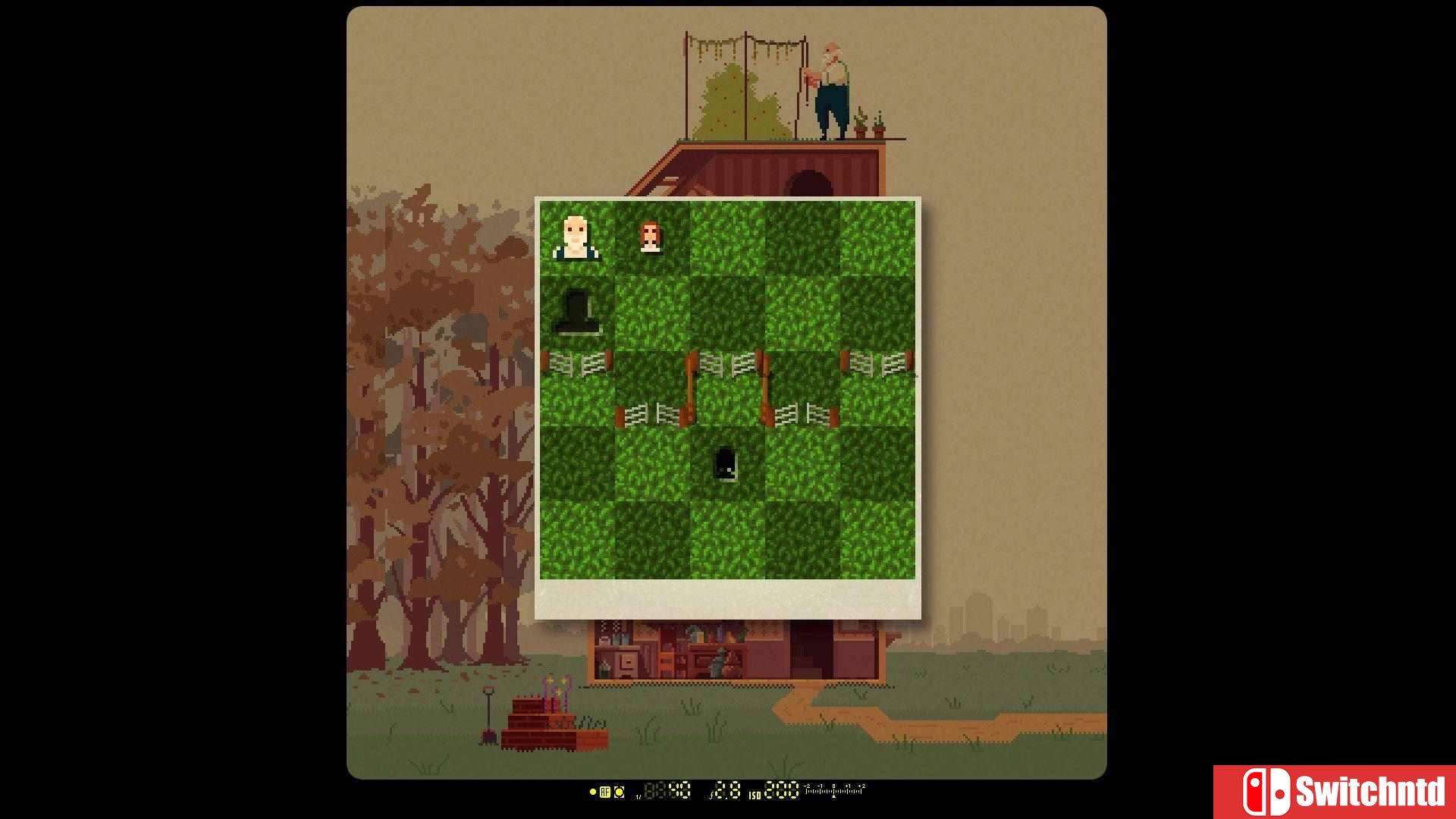Select the AF autofocus indicator icon
The width and height of the screenshot is (1456, 819).
coord(605,792)
